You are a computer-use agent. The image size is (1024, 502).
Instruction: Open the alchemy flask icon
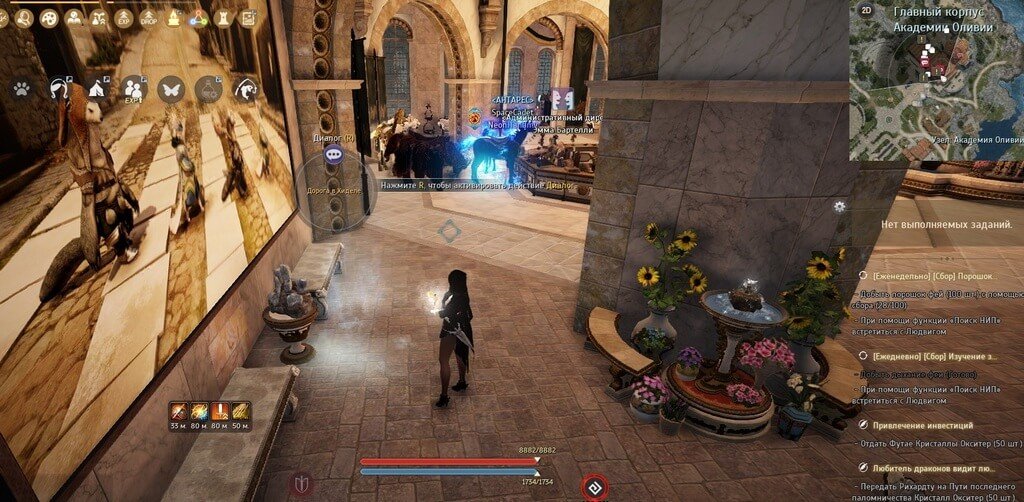208,89
